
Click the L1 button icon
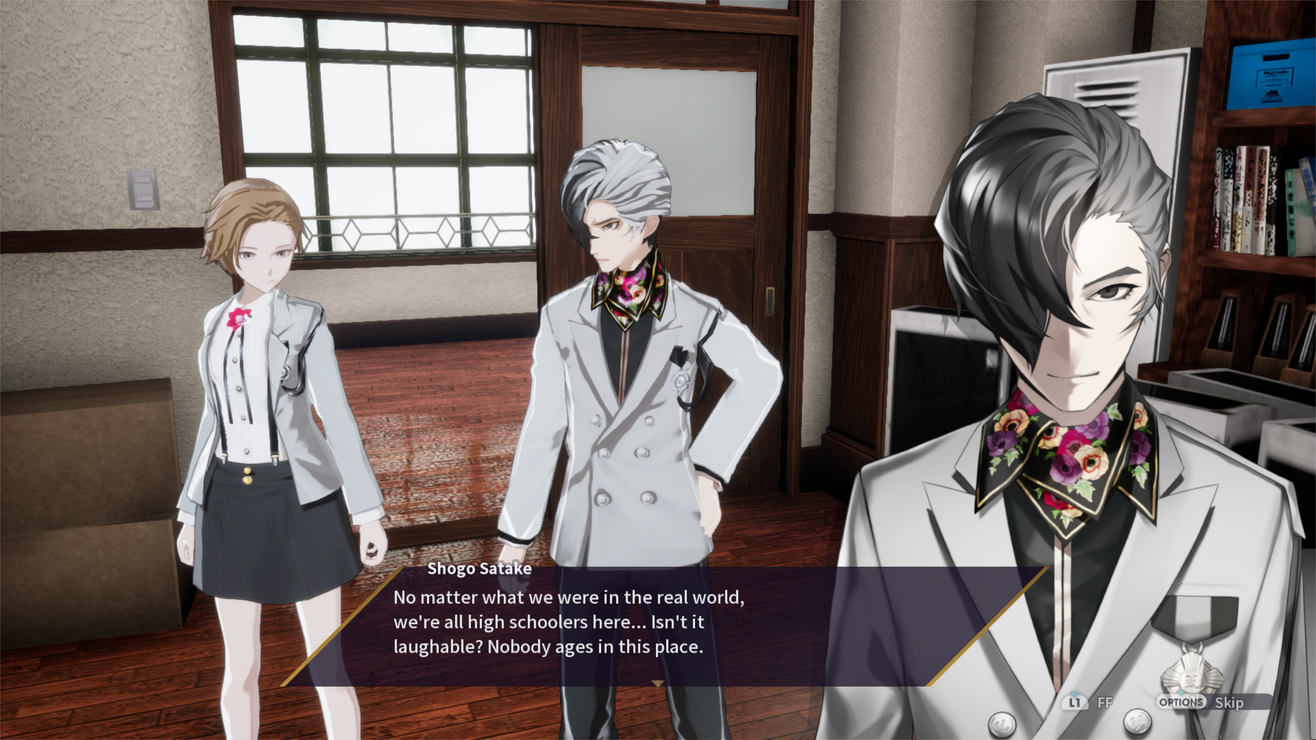tap(1074, 702)
